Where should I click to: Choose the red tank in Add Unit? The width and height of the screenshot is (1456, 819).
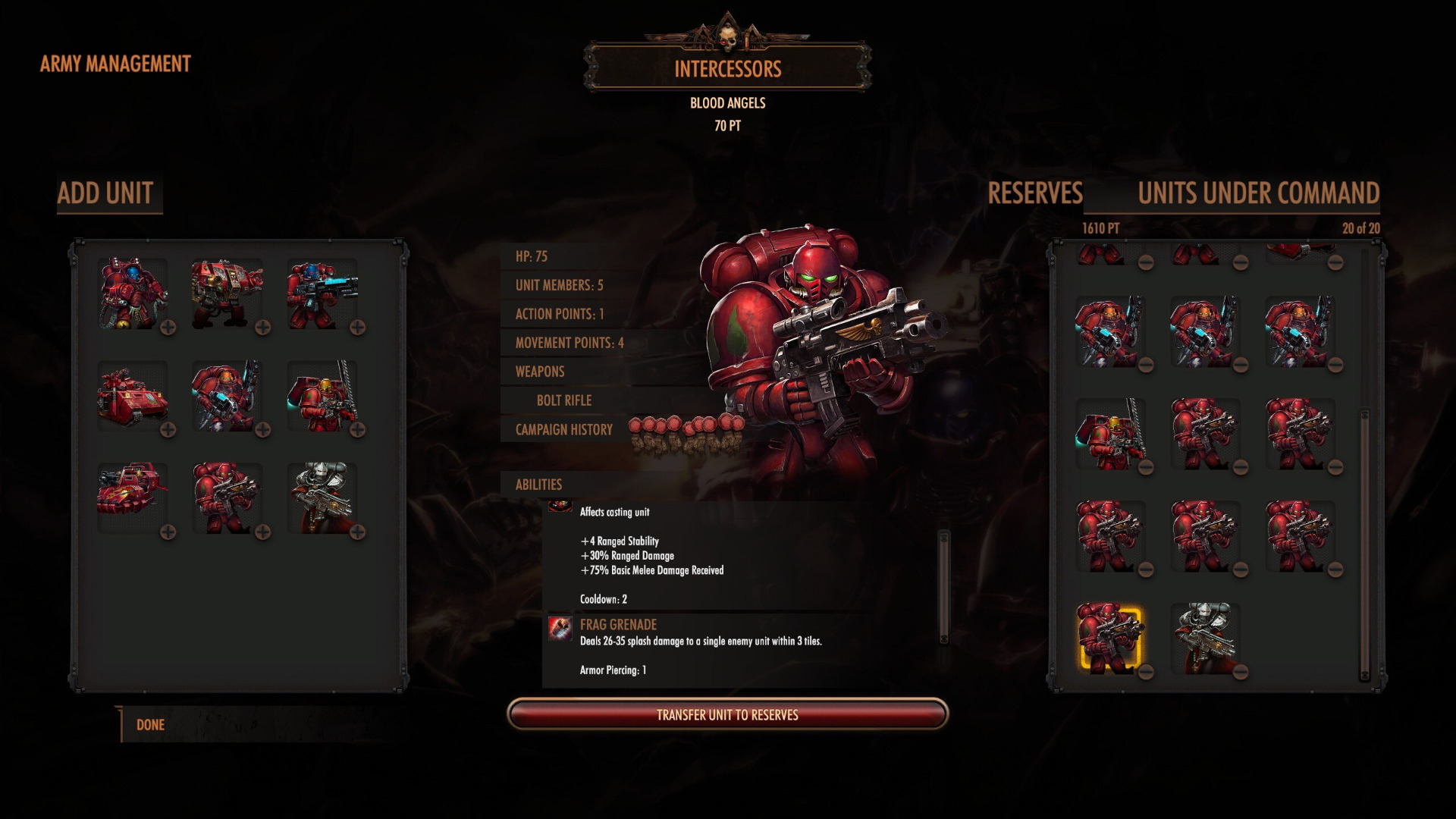pos(132,397)
